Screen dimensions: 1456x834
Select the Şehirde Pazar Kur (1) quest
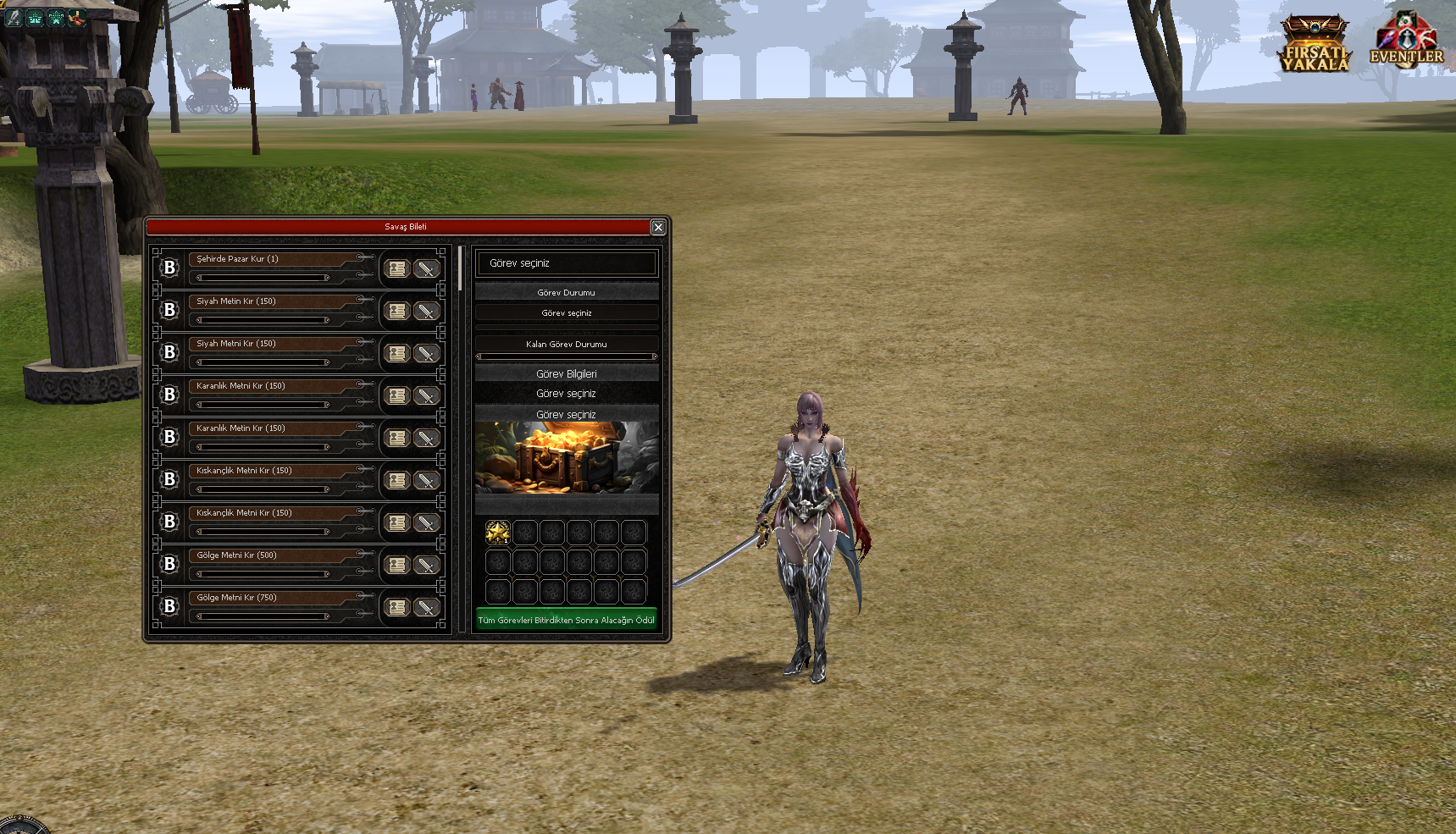[x=271, y=259]
